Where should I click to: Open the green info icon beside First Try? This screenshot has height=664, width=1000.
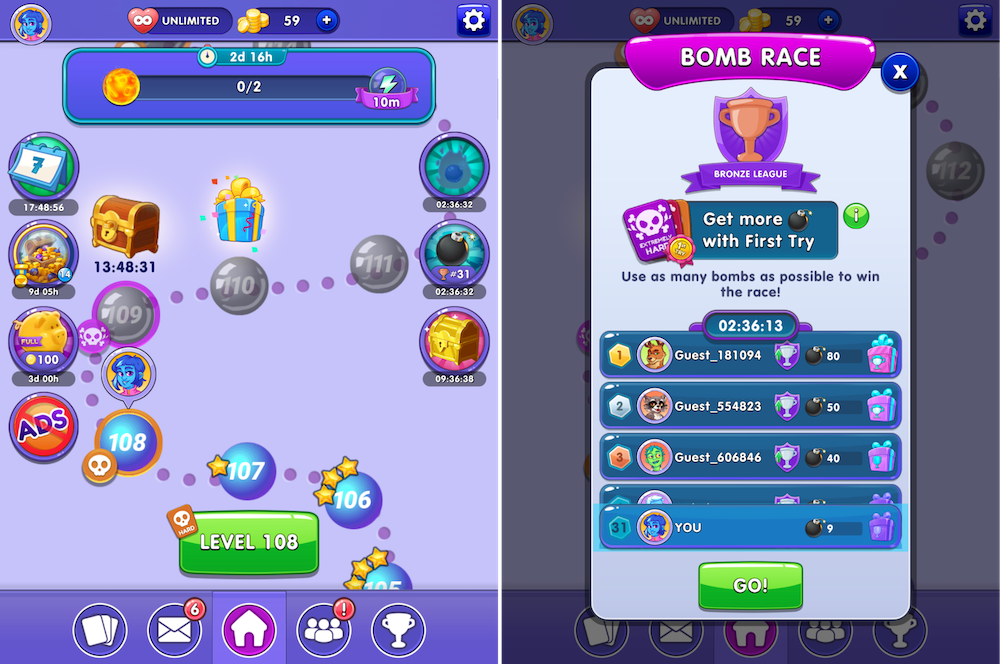pos(856,215)
